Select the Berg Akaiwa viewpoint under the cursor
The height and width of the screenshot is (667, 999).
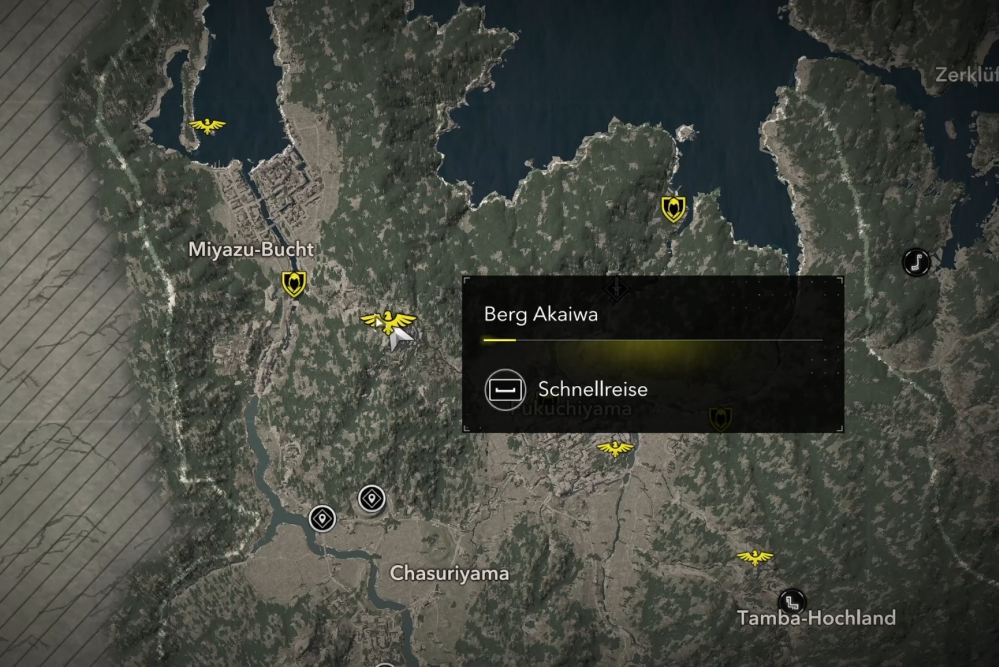click(x=387, y=321)
